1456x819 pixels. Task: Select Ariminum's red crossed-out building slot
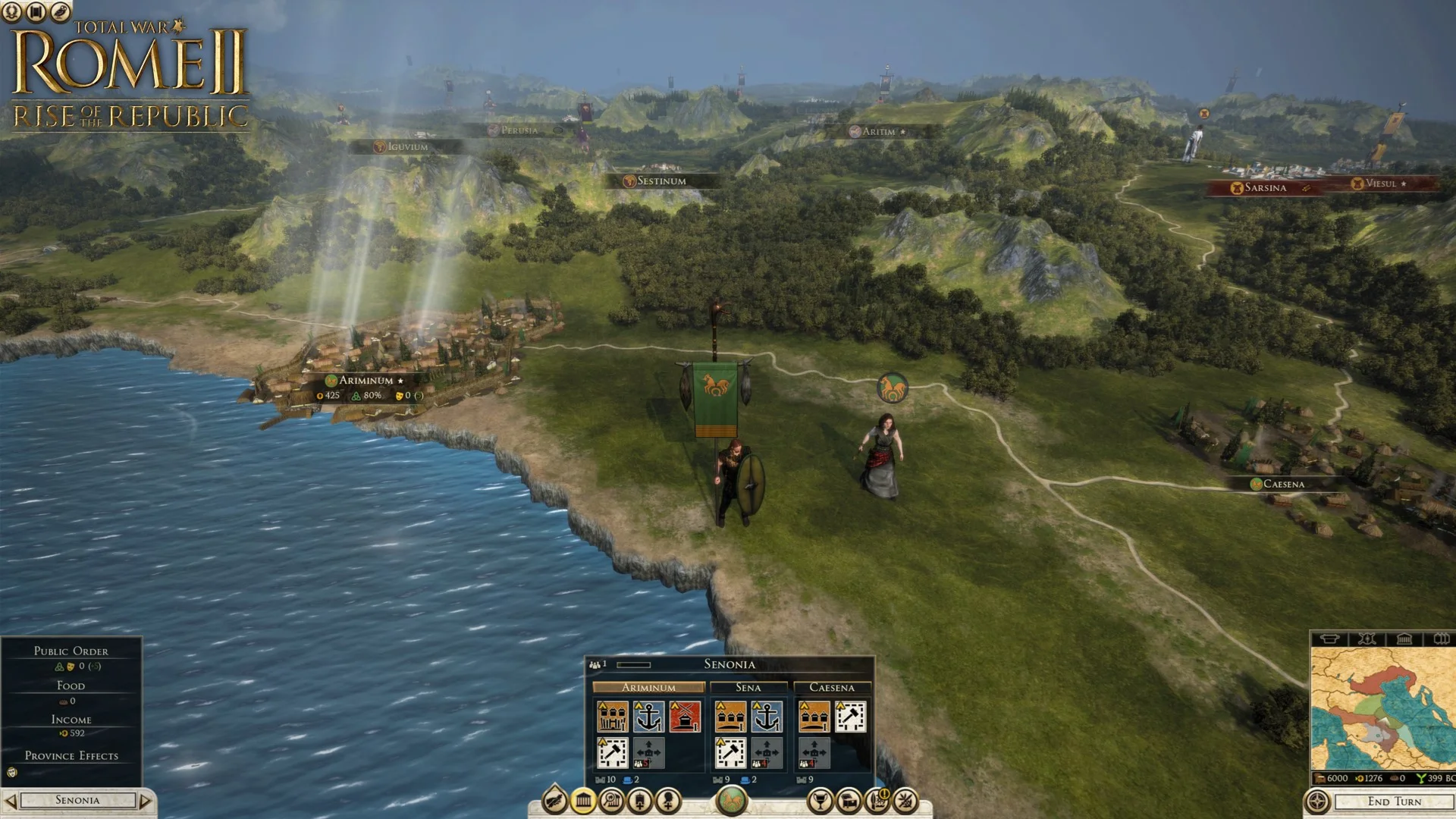(685, 717)
